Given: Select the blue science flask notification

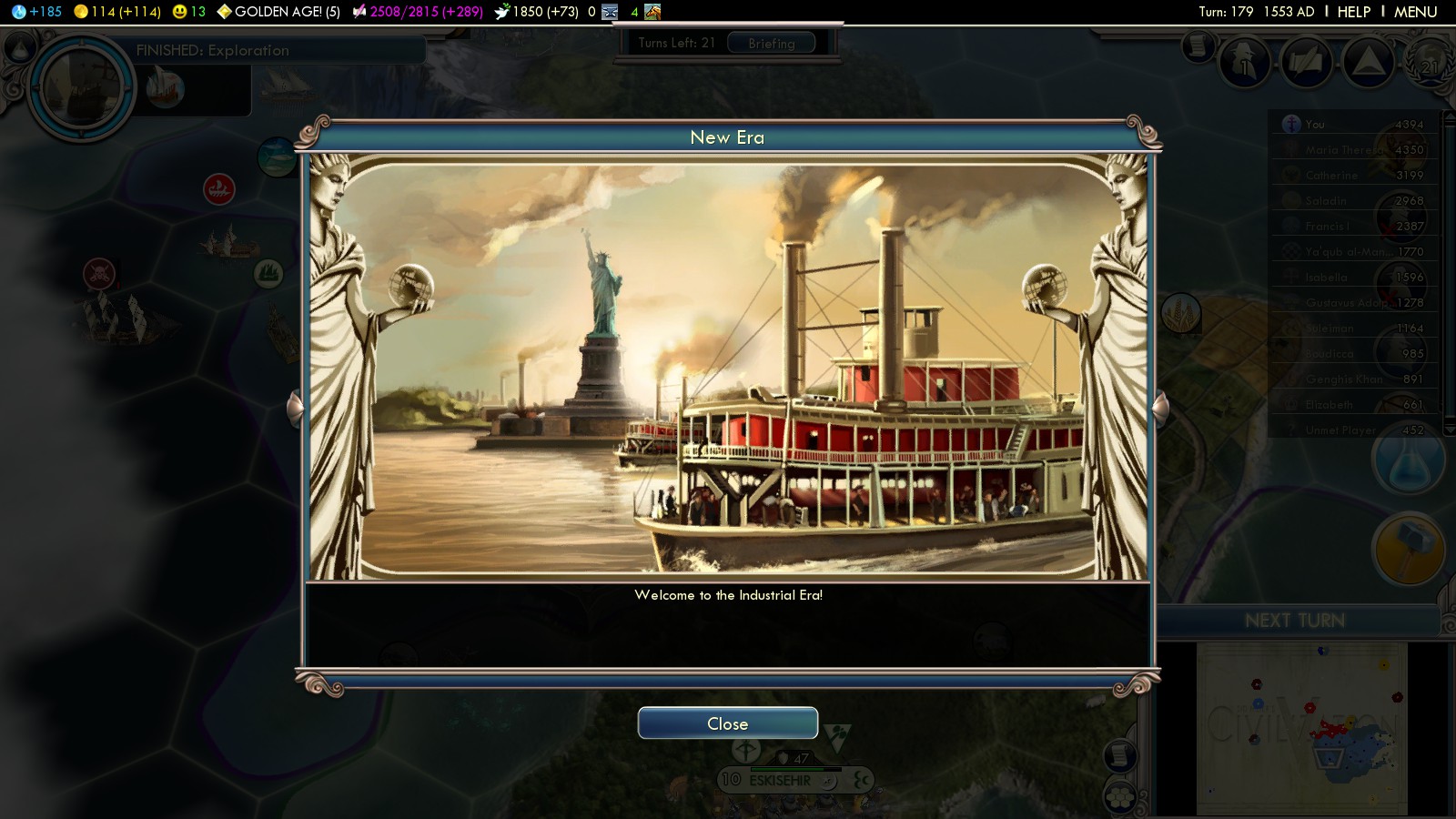Looking at the screenshot, I should click(x=1408, y=460).
